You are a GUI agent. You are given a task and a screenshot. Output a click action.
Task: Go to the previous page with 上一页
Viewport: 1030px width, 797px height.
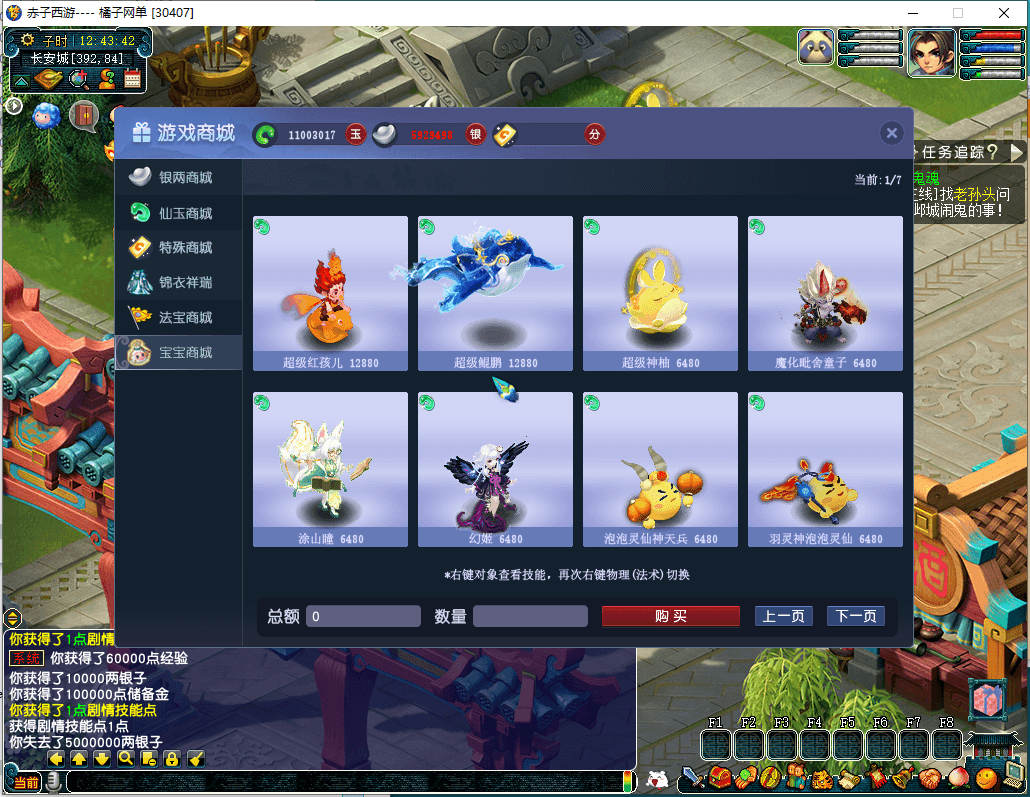click(783, 616)
